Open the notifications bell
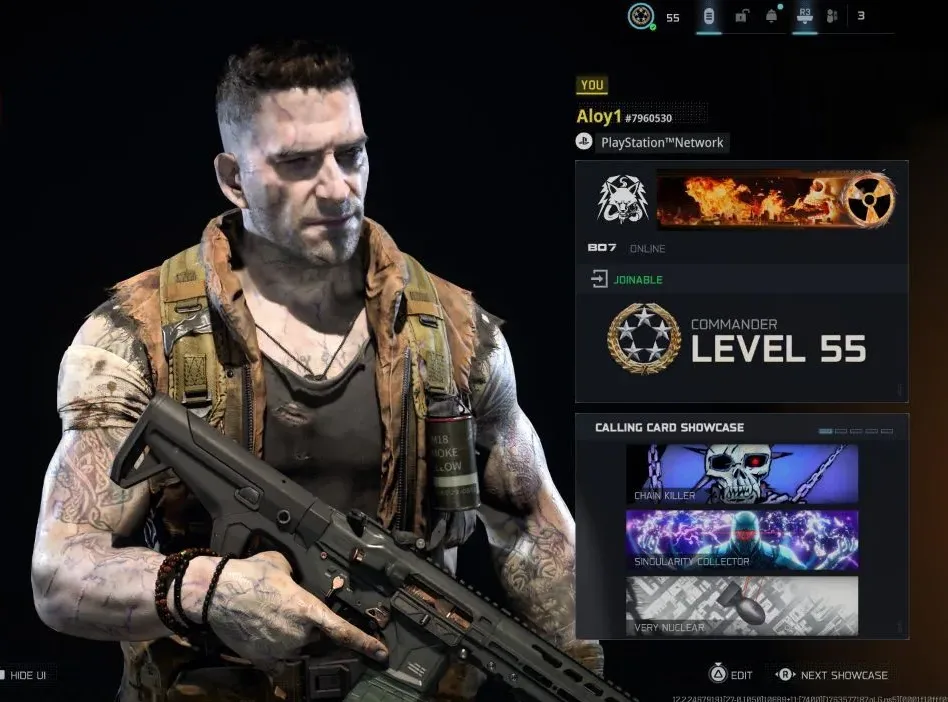The image size is (948, 702). click(x=772, y=16)
